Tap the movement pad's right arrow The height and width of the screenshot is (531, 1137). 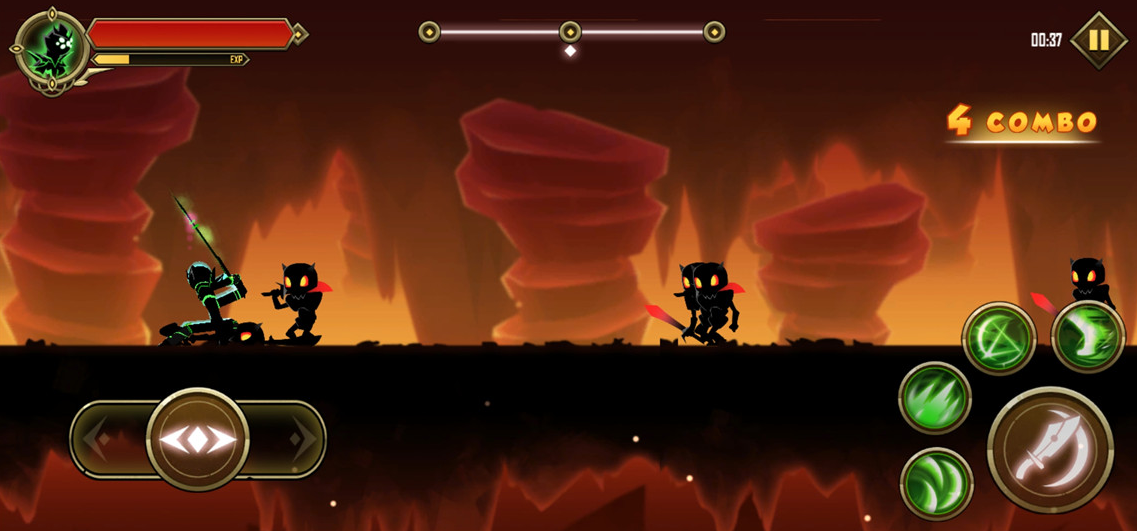pos(301,439)
